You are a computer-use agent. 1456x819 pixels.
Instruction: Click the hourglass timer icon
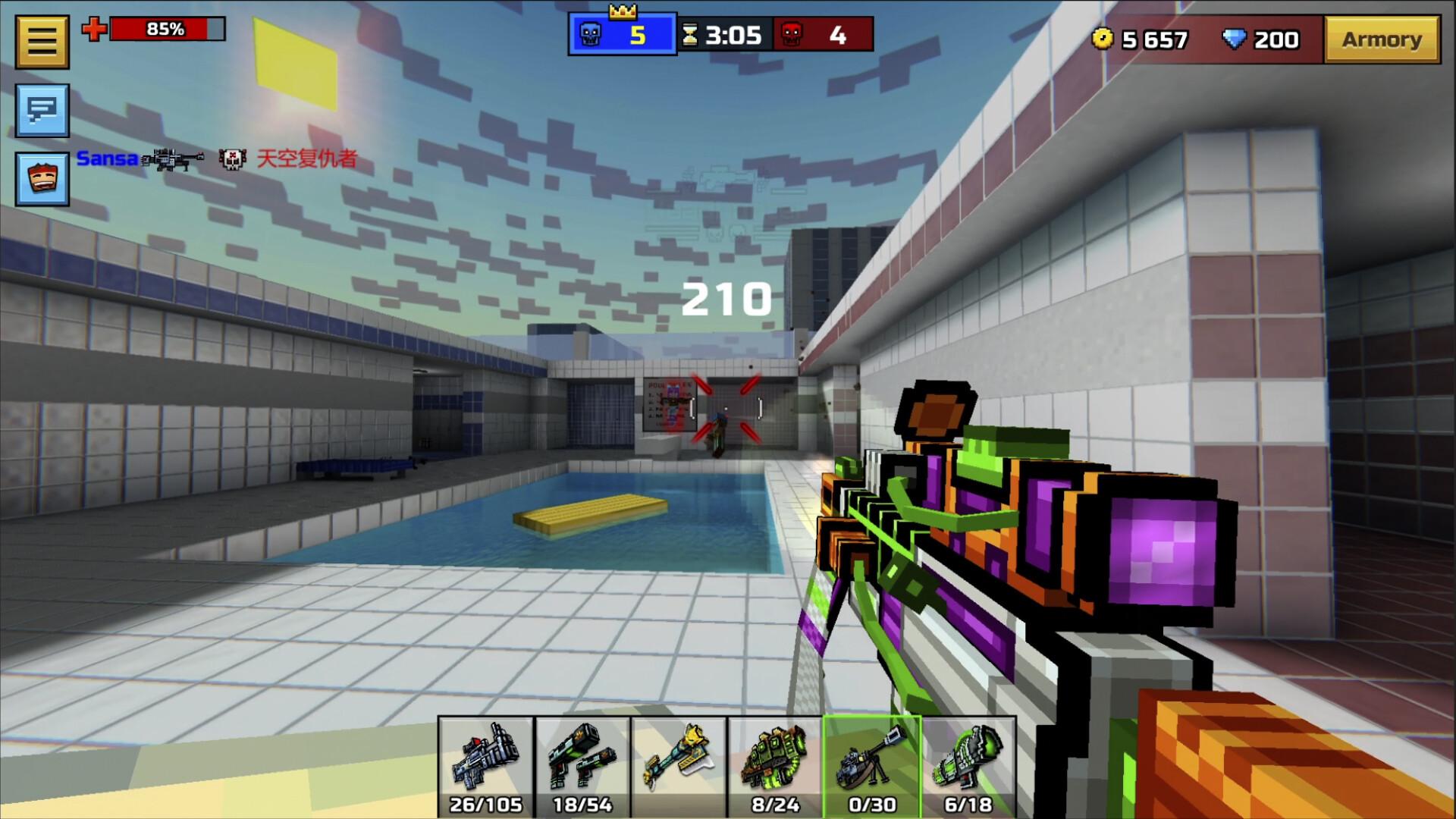691,33
